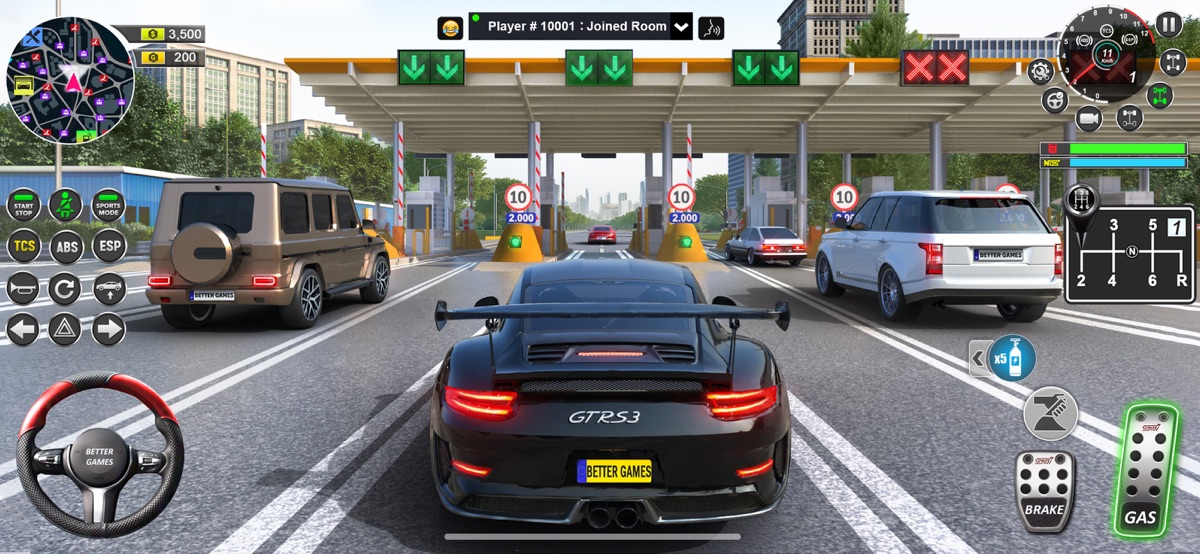This screenshot has width=1200, height=554.
Task: Use the x5 nitro bottle boost
Action: click(1011, 358)
